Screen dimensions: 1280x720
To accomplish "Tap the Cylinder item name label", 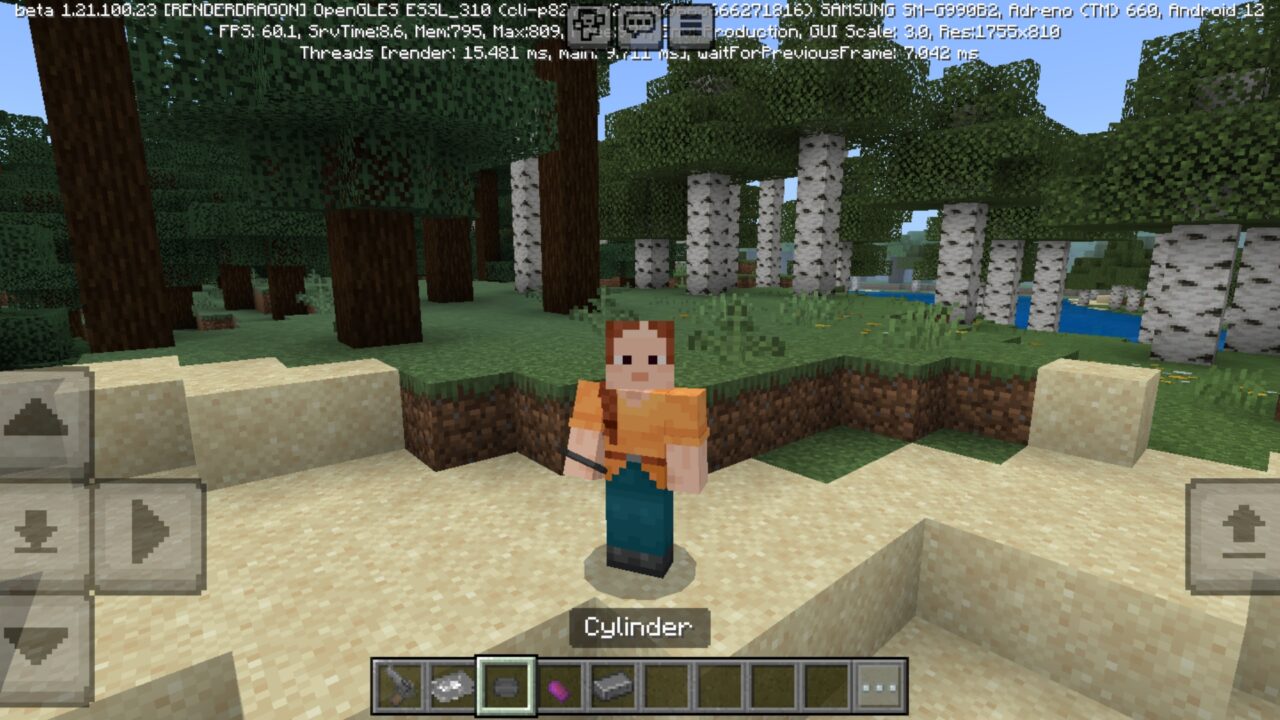I will tap(640, 627).
